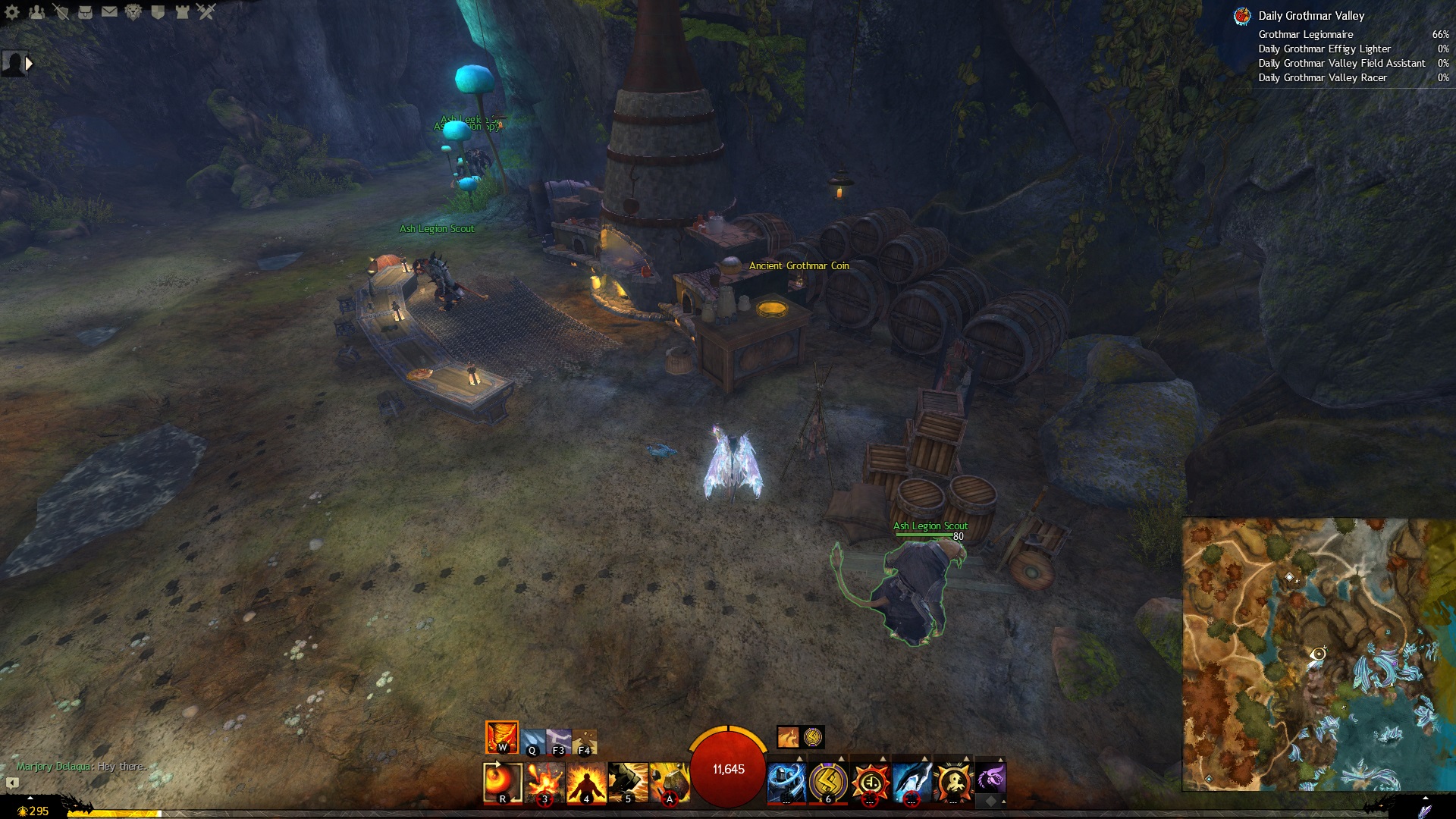Screen dimensions: 1456x819
Task: Open the contacts and friends panel
Action: [36, 11]
